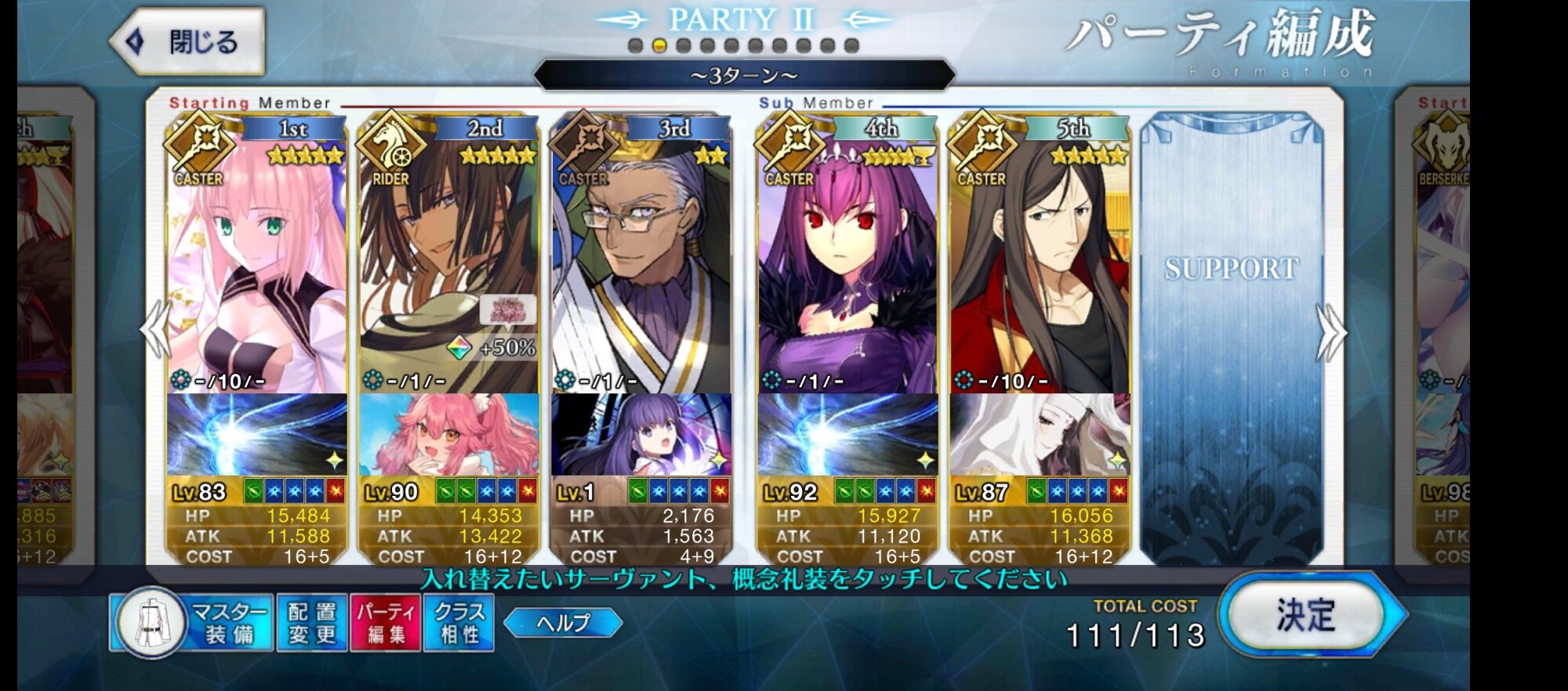Open the ヘルプ help button

[563, 623]
